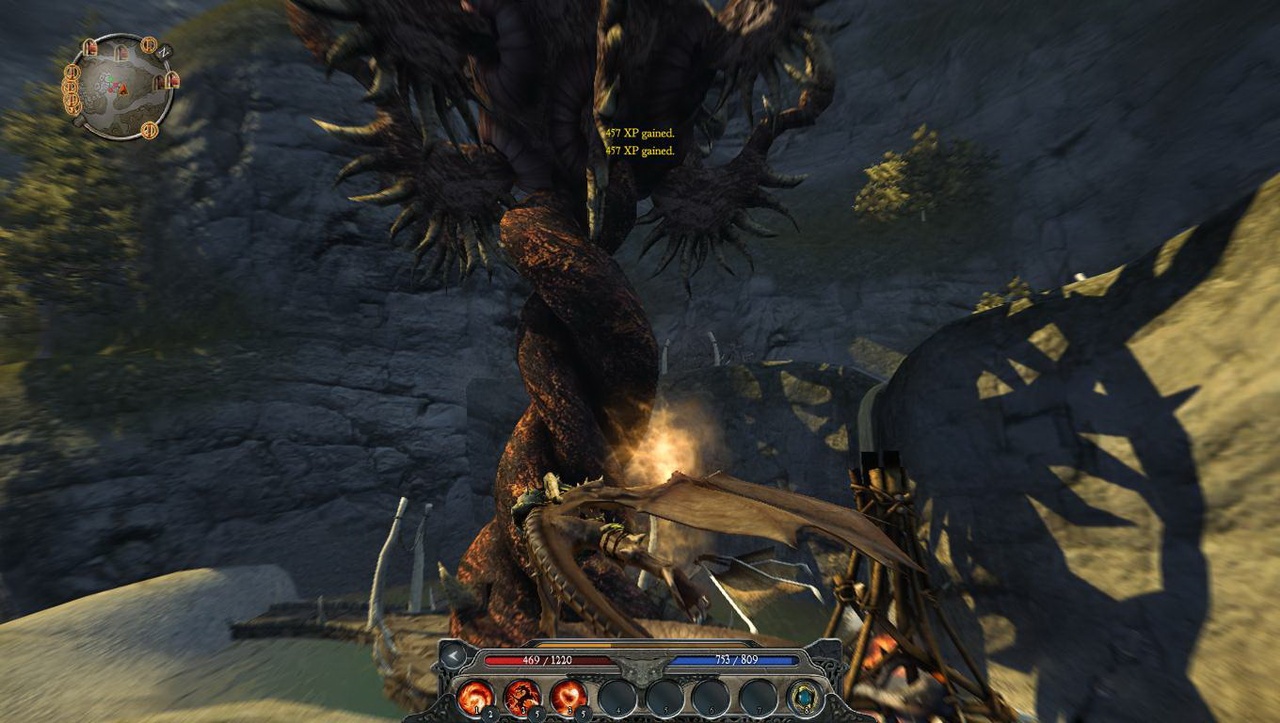This screenshot has width=1280, height=723.
Task: Select the fireball skill in hotbar slot 1
Action: pos(475,698)
